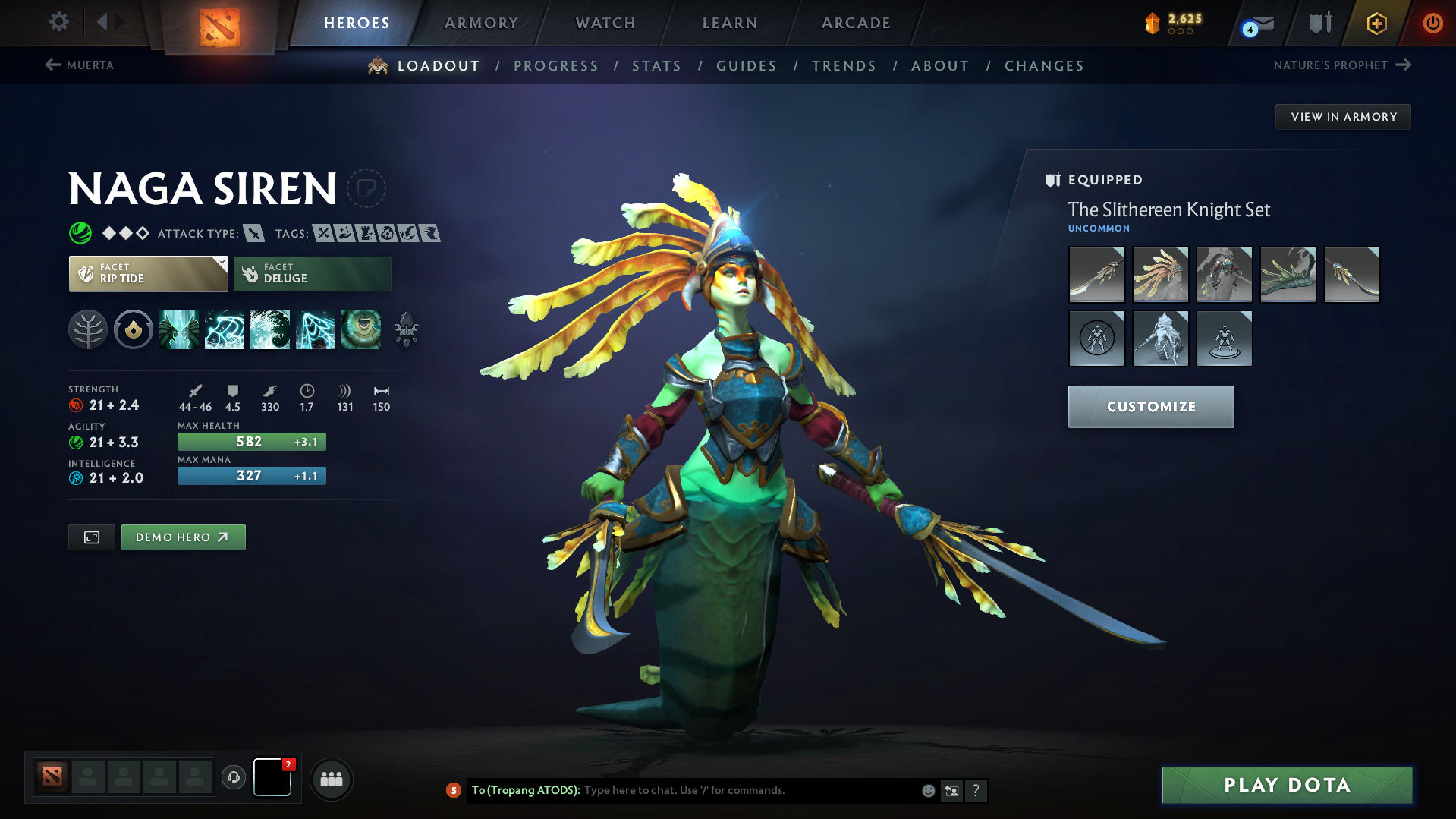Select the Slithereen Knight sword thumbnail
This screenshot has height=819, width=1456.
point(1096,275)
